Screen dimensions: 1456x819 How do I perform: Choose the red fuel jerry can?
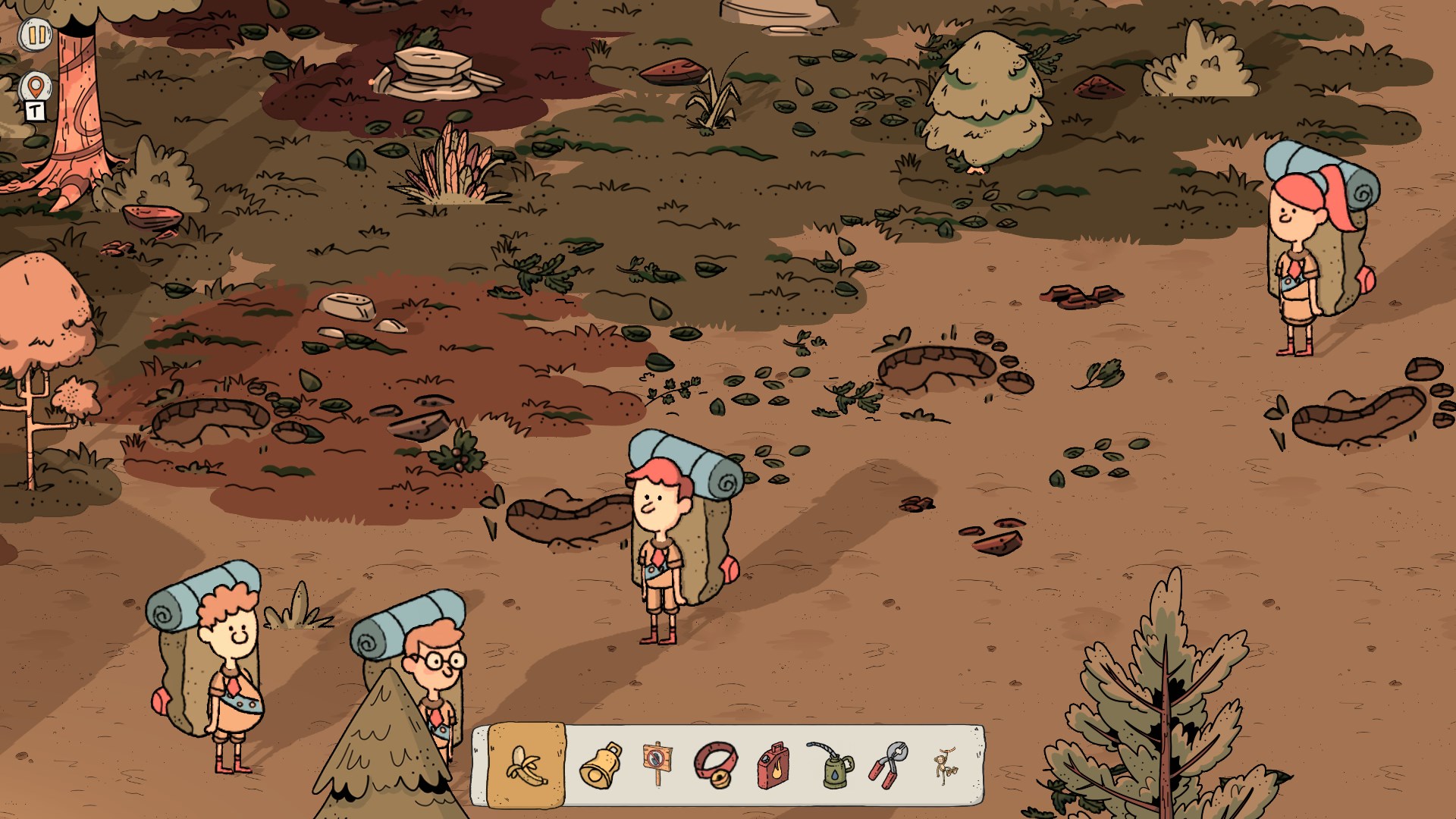(x=772, y=764)
